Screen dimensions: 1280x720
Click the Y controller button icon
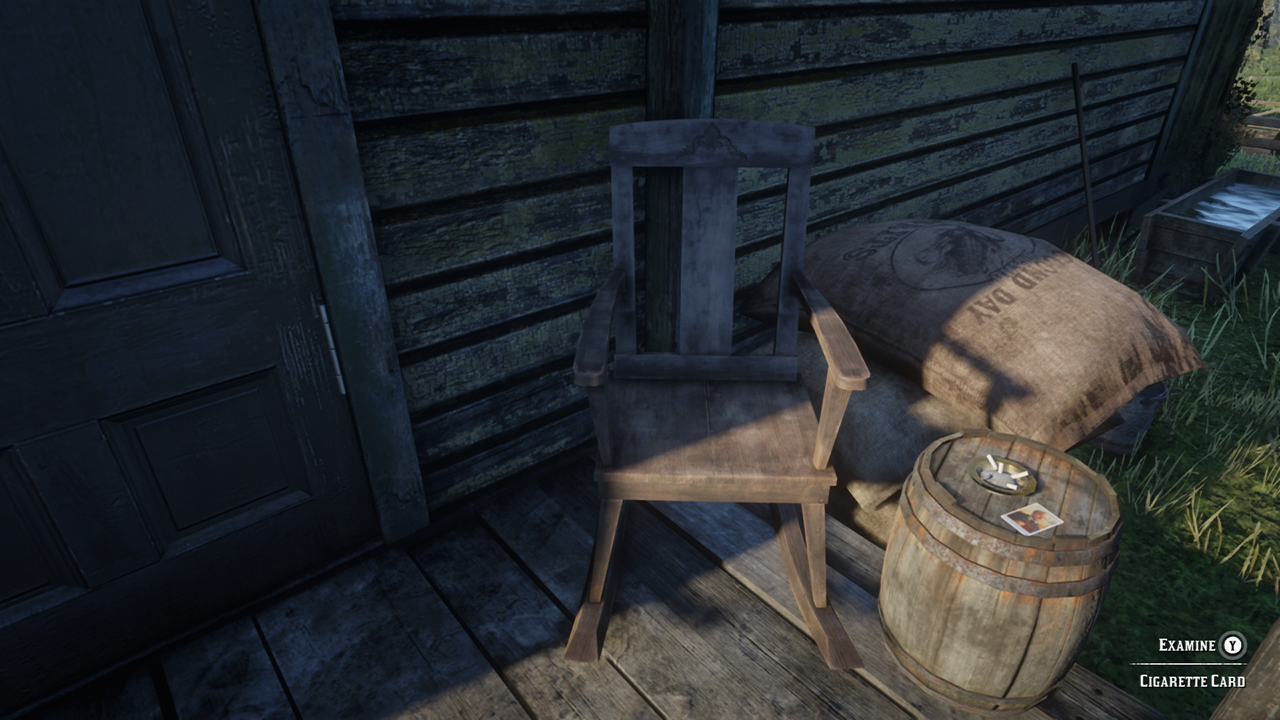(x=1233, y=646)
